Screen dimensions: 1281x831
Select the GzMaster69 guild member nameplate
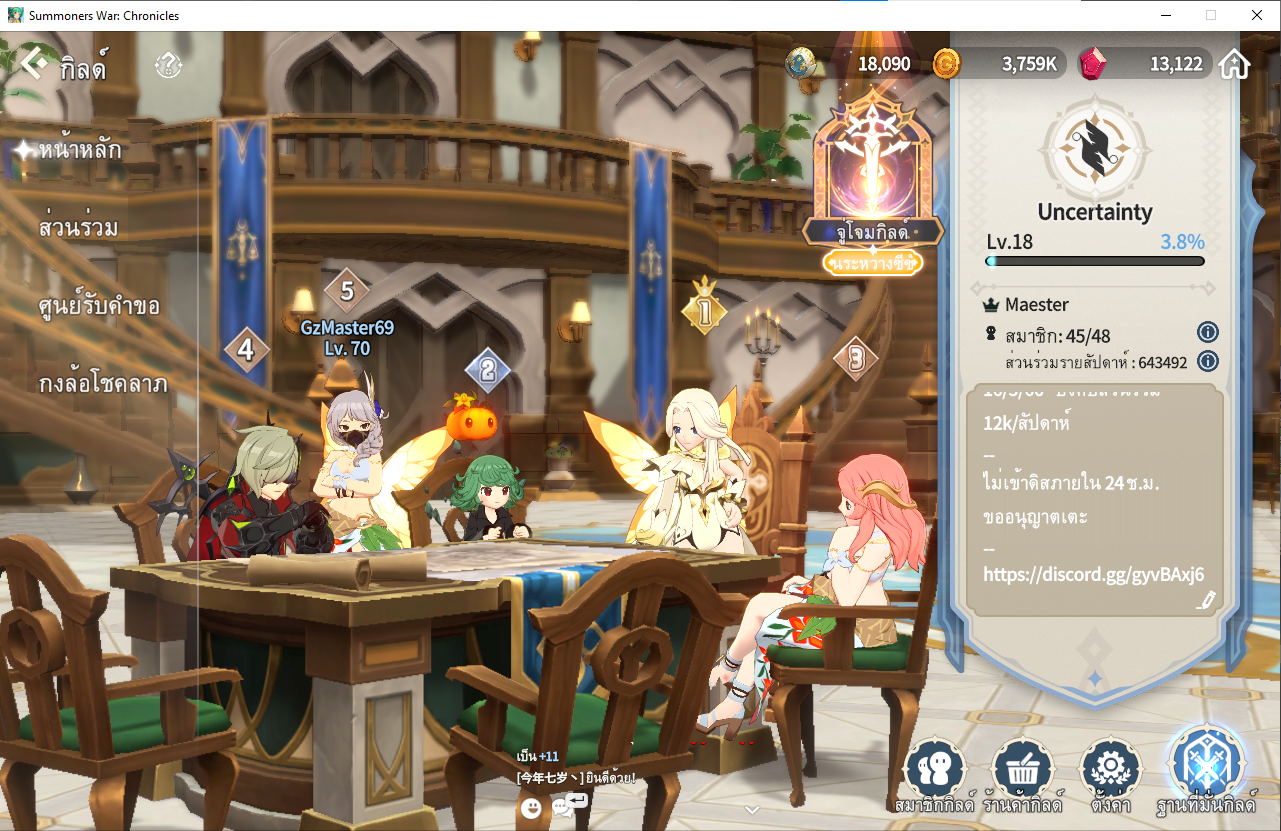pos(347,337)
